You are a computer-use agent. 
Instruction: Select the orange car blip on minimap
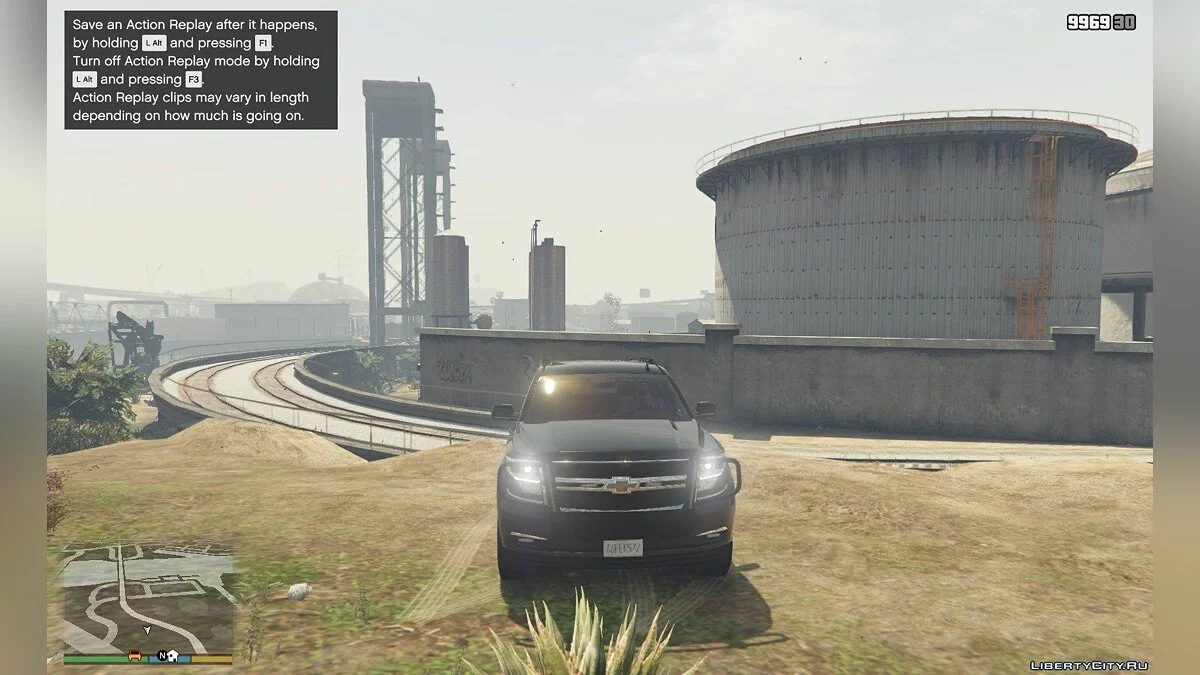pyautogui.click(x=135, y=656)
